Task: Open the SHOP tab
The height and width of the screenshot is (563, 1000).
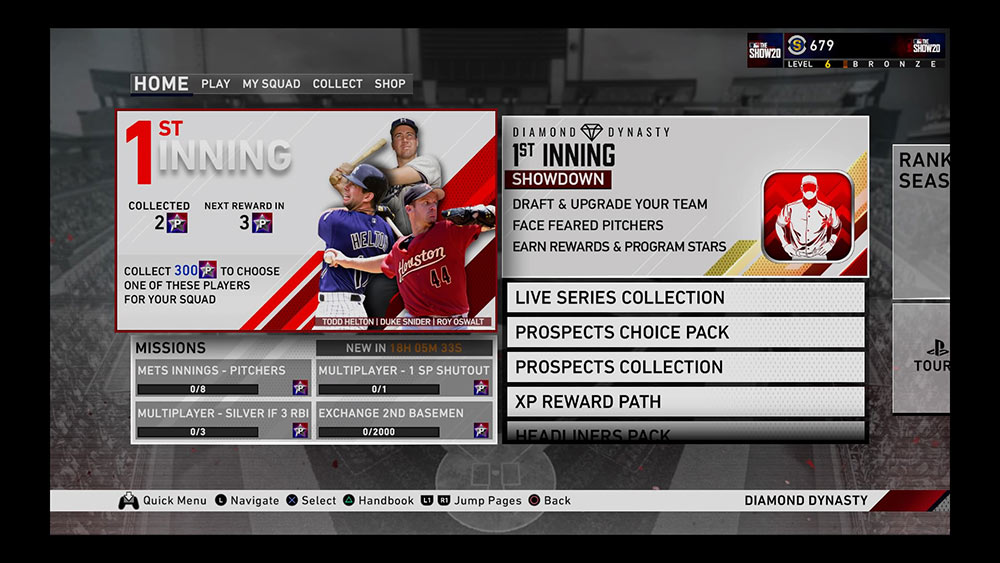Action: [x=390, y=84]
